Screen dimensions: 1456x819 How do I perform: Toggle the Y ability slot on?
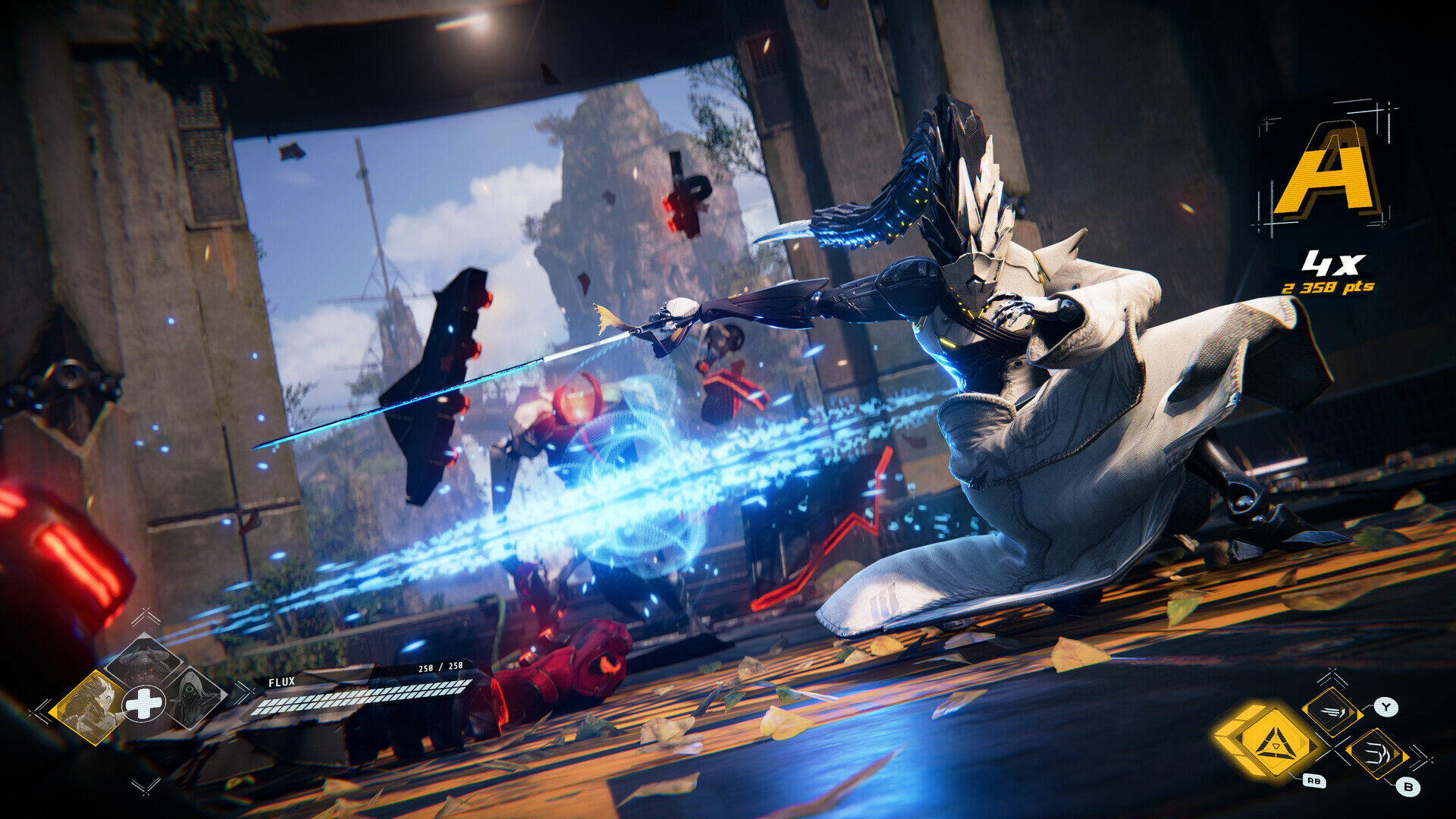point(1332,711)
